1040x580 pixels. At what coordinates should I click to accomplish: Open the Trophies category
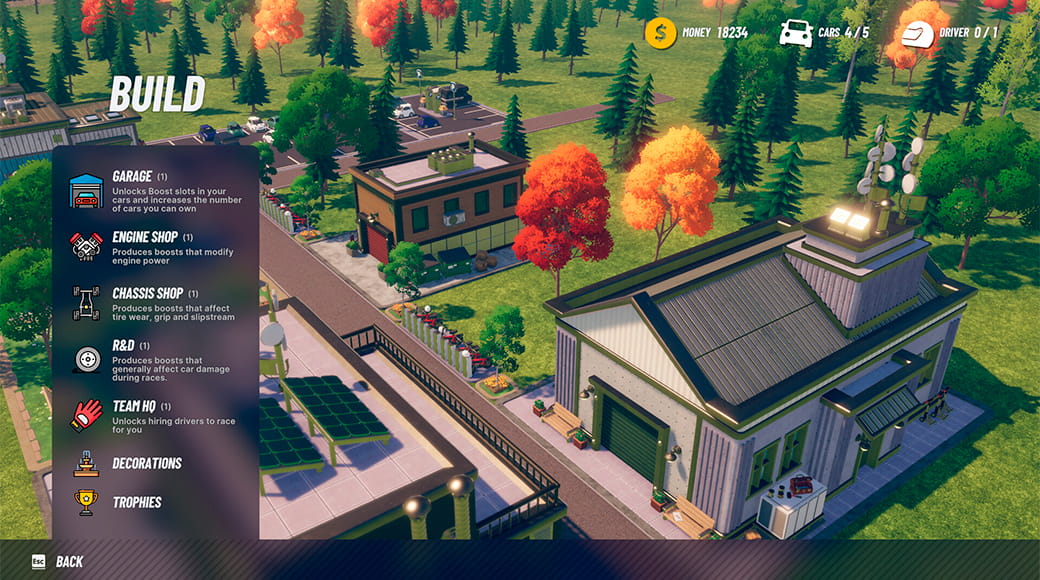(x=136, y=502)
